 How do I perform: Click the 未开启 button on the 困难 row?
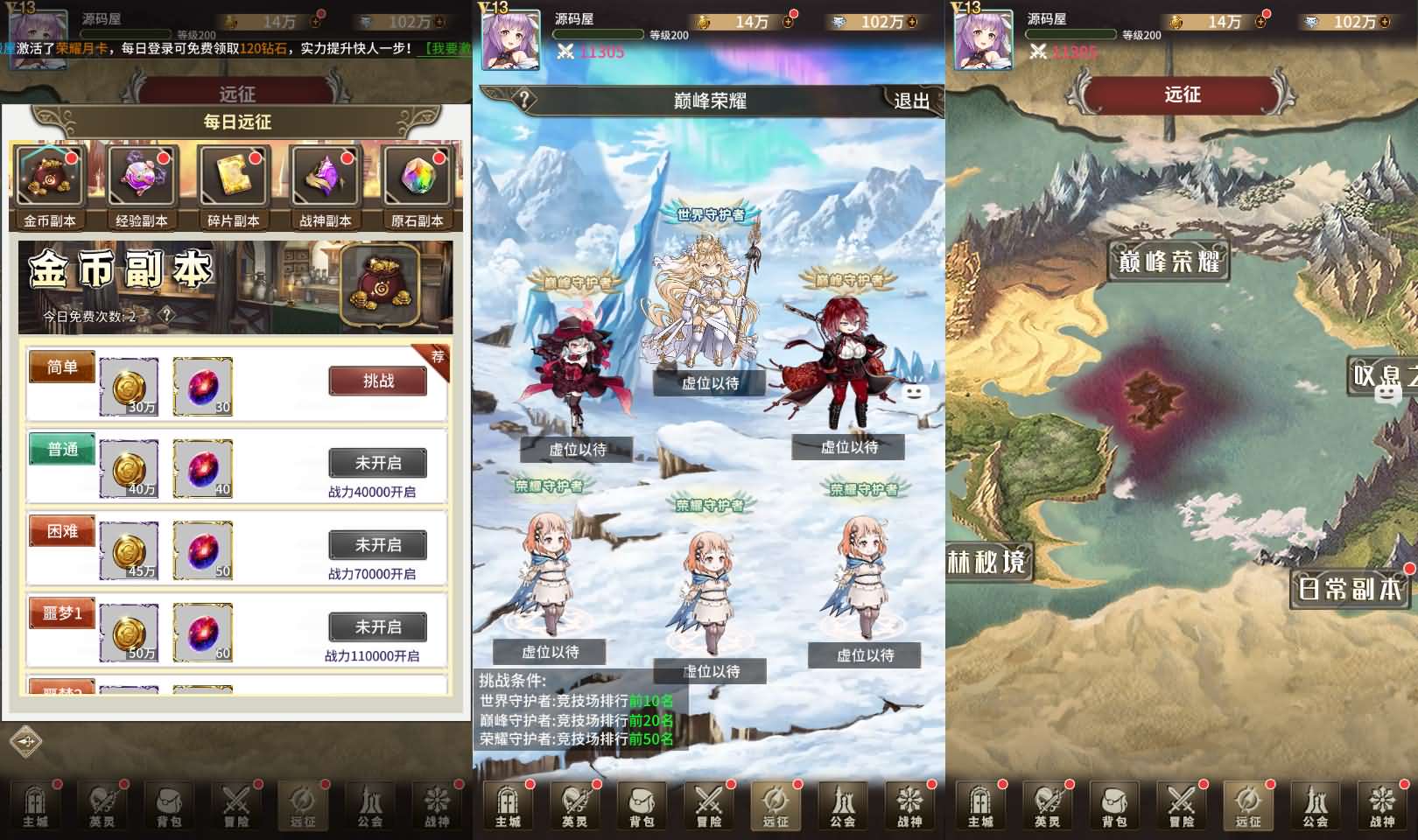378,545
